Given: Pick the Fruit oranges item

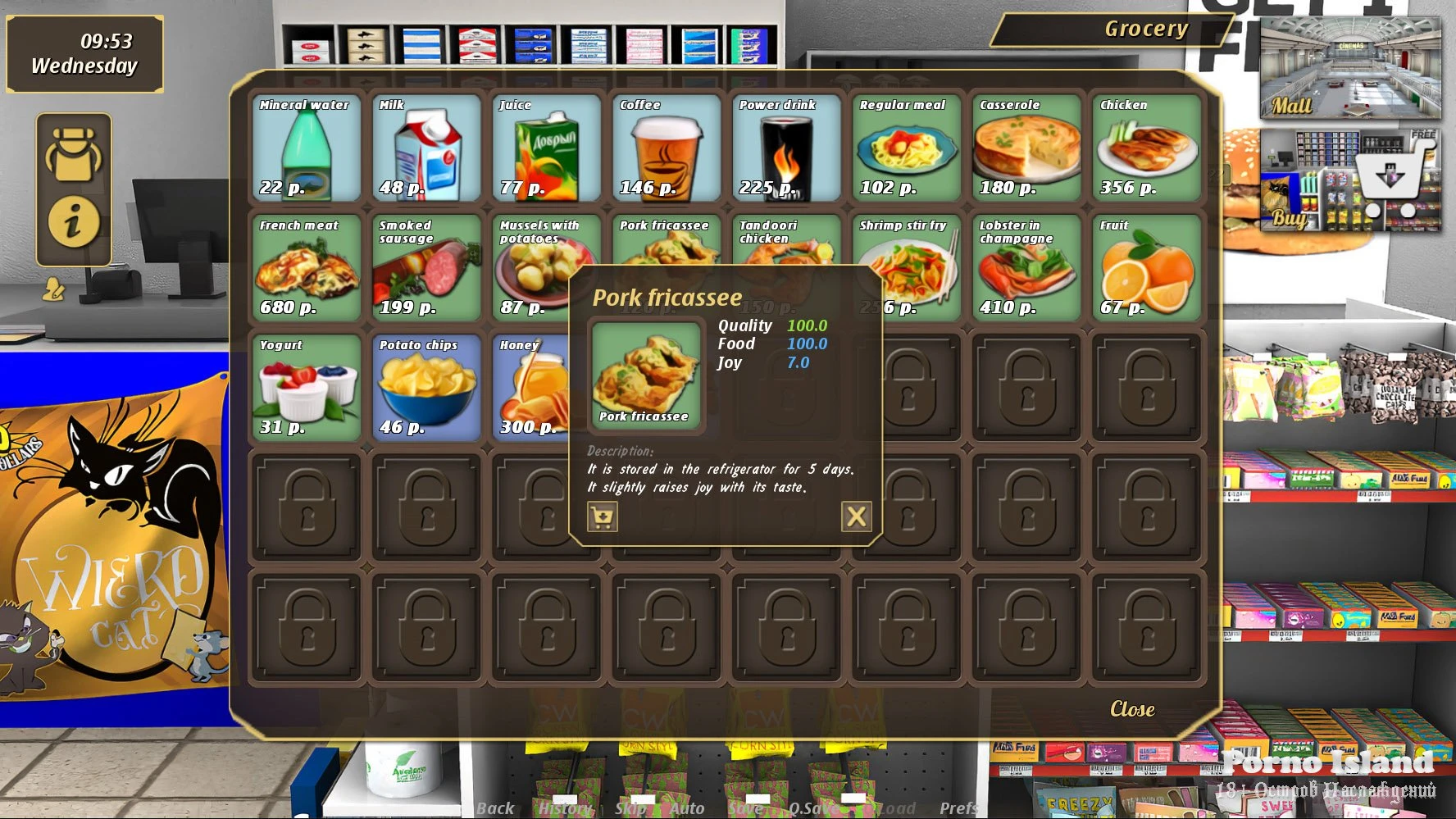Looking at the screenshot, I should (1146, 268).
